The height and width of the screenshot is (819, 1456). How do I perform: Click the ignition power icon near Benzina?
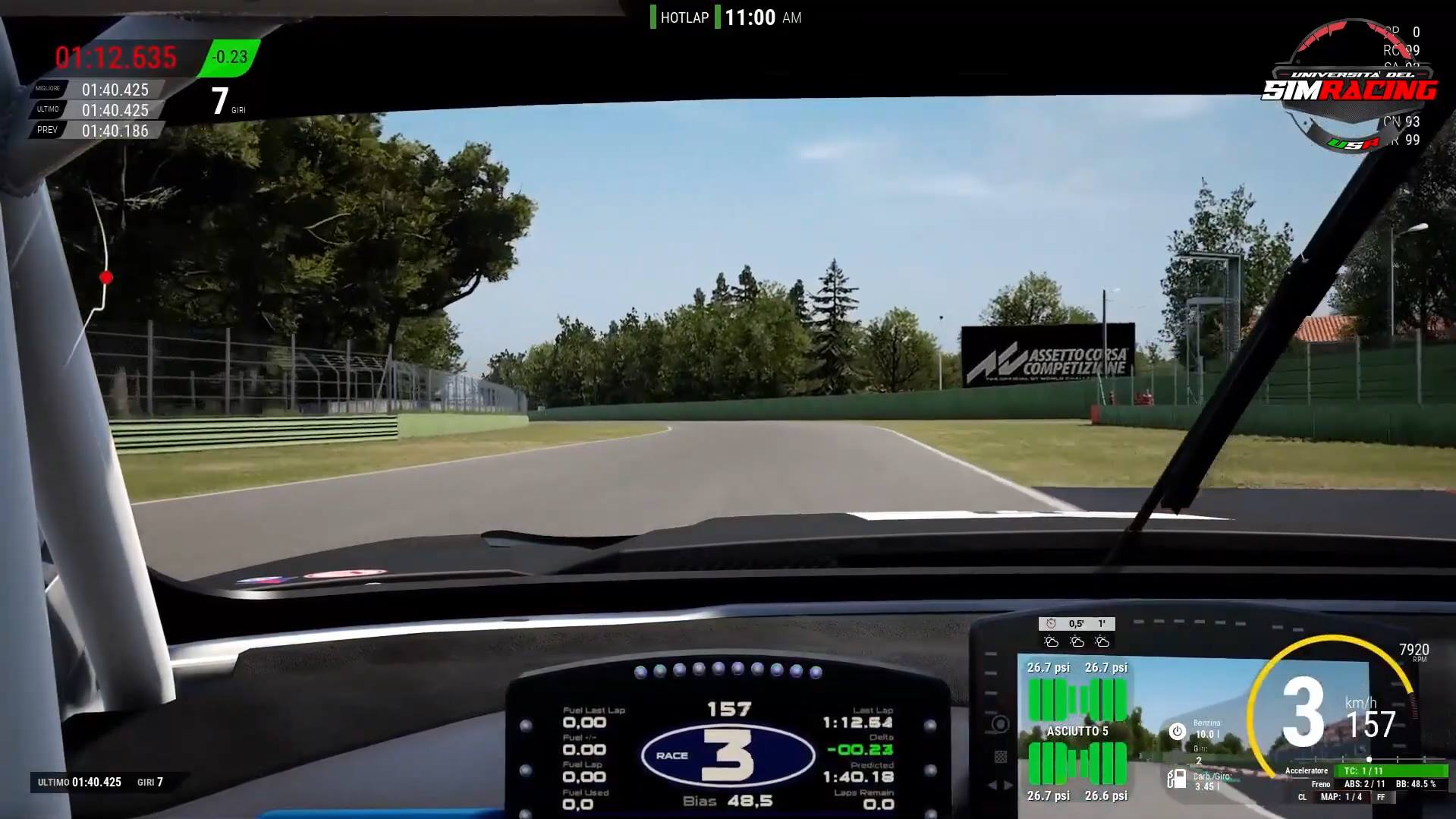1176,730
